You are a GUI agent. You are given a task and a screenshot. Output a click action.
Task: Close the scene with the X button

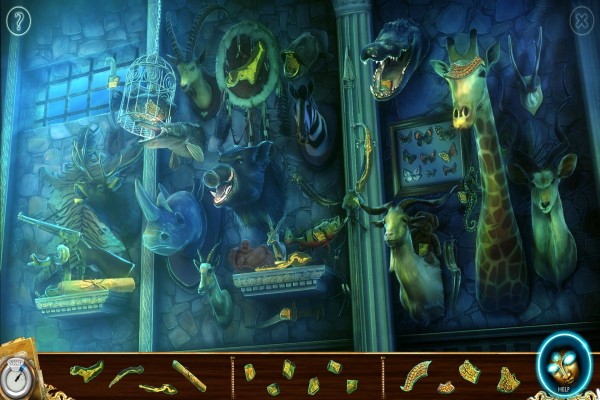pos(581,19)
